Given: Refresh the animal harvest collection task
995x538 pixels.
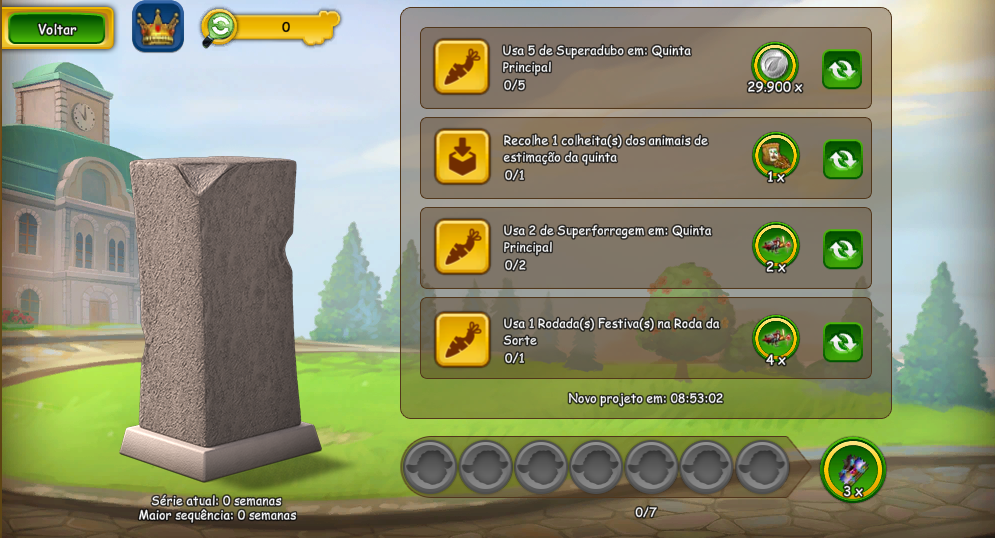Looking at the screenshot, I should [842, 159].
